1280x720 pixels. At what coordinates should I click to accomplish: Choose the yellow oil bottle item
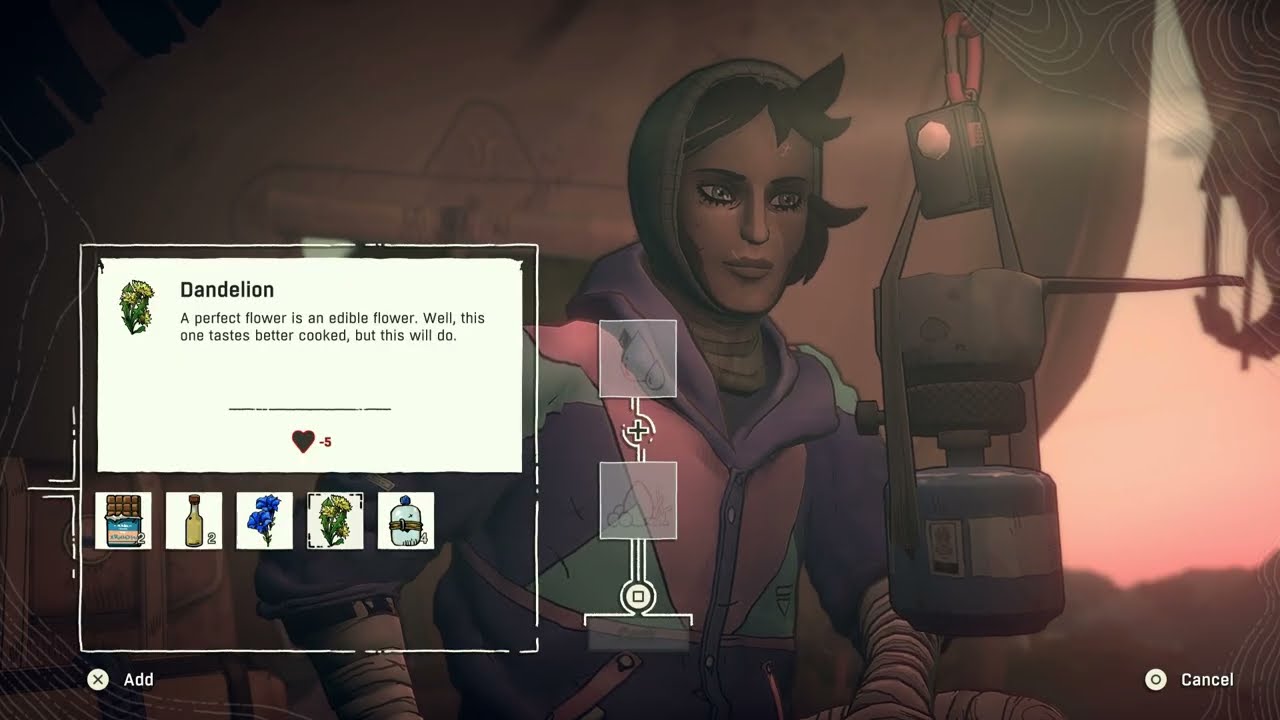pyautogui.click(x=194, y=520)
